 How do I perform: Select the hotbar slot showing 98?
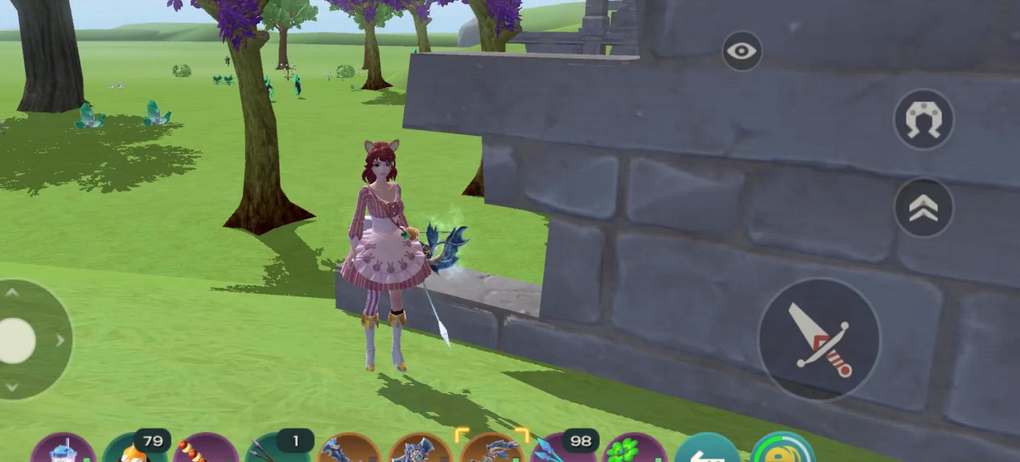coord(563,449)
